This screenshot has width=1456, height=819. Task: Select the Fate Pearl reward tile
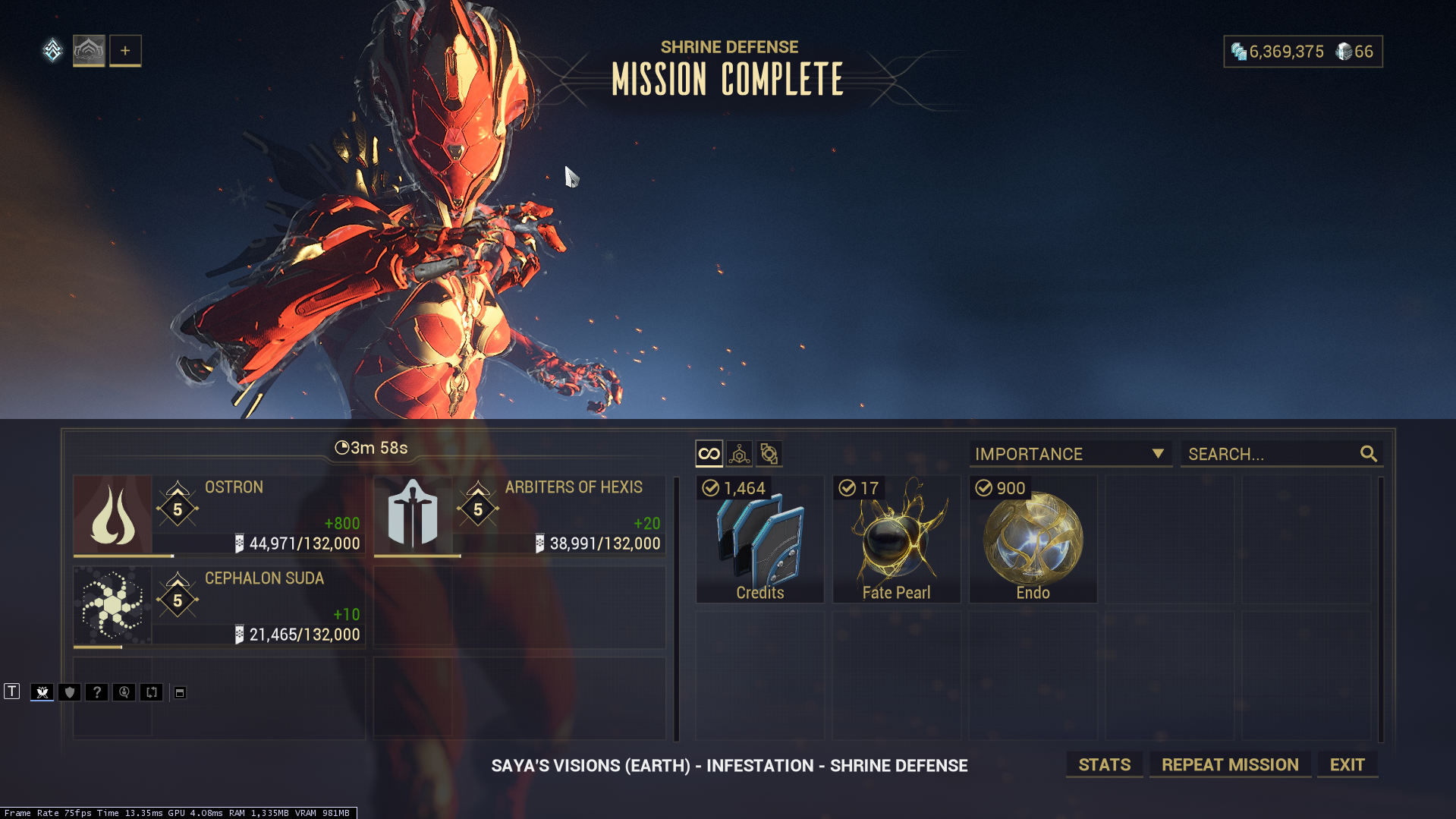tap(896, 540)
